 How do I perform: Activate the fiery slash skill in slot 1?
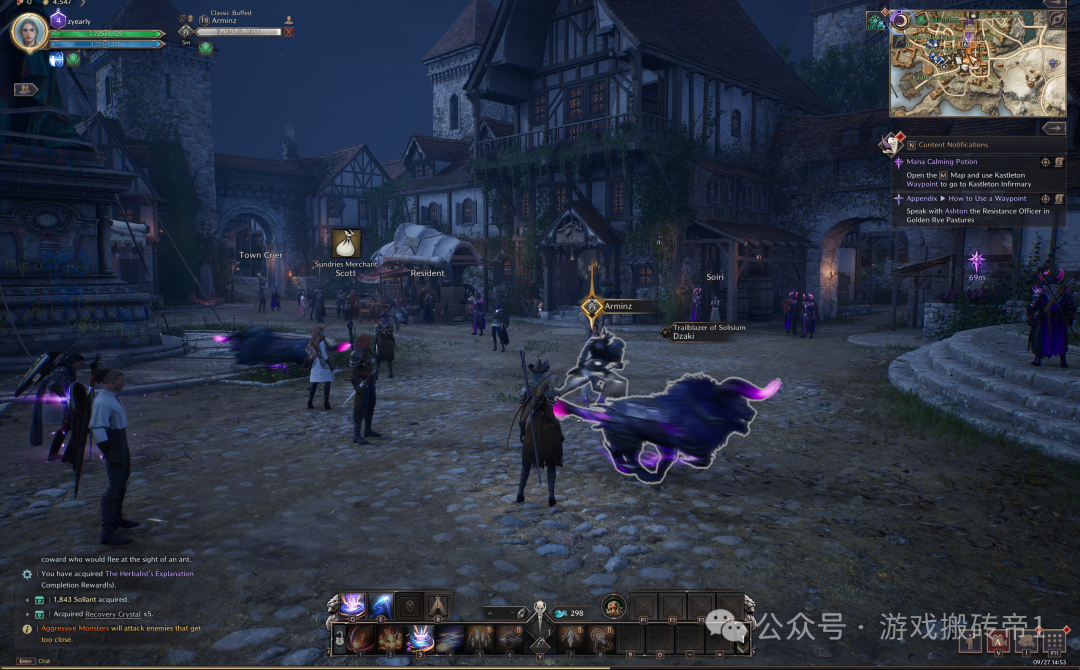(x=362, y=638)
